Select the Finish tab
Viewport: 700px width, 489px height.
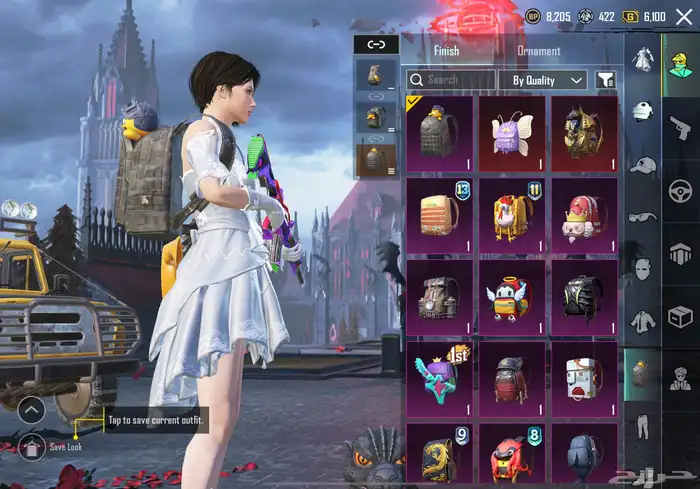click(x=446, y=51)
